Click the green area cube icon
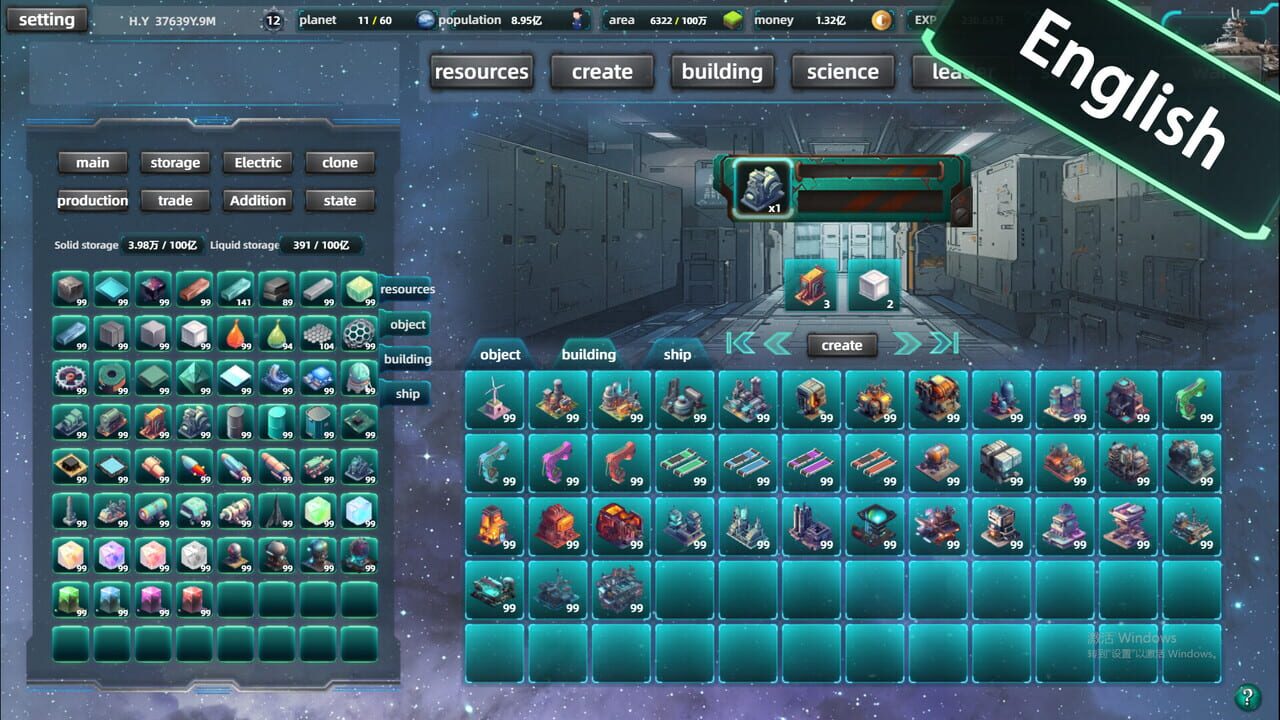Image resolution: width=1280 pixels, height=720 pixels. tap(735, 19)
